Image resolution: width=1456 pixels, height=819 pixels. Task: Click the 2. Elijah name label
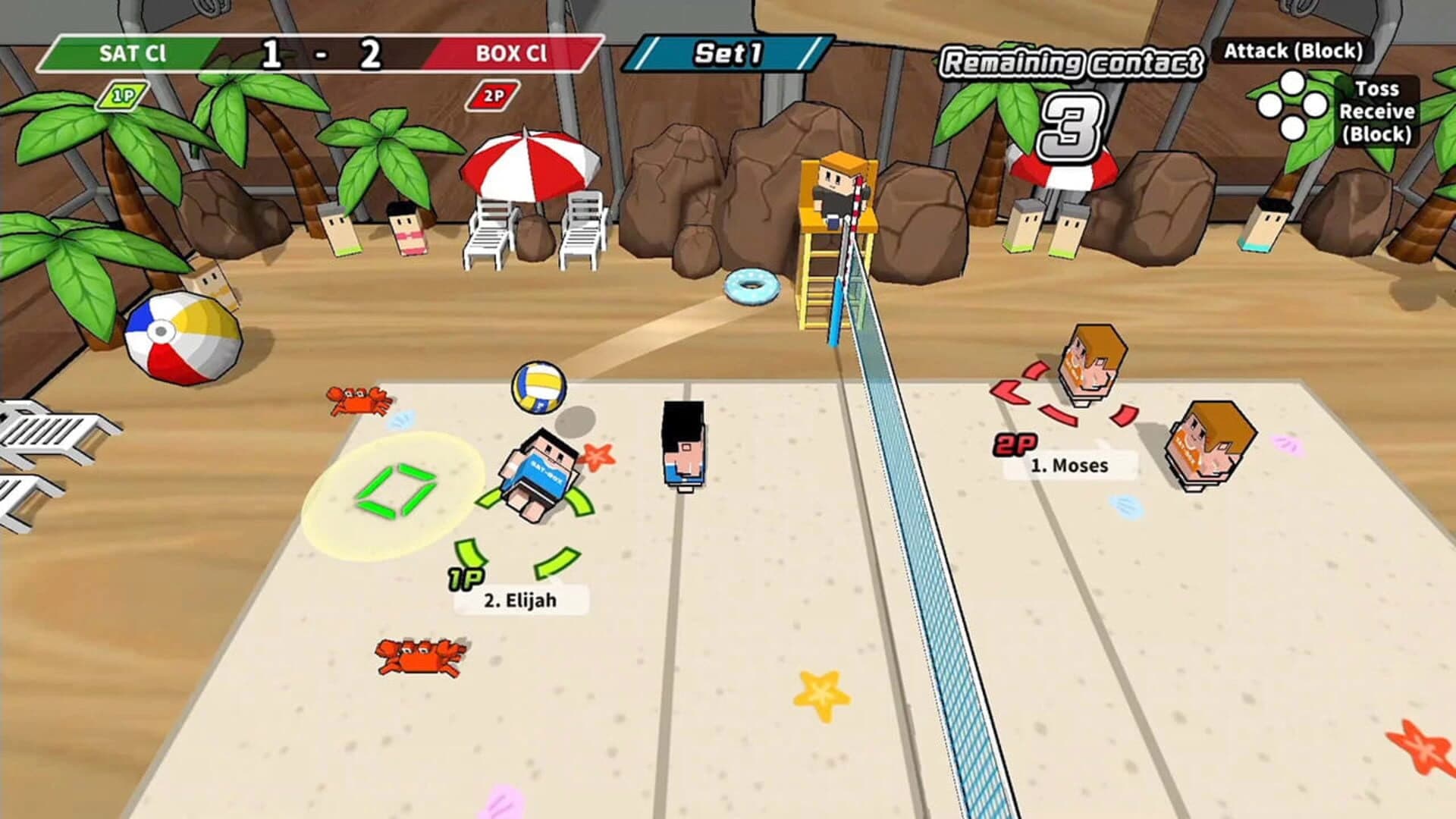click(x=519, y=599)
